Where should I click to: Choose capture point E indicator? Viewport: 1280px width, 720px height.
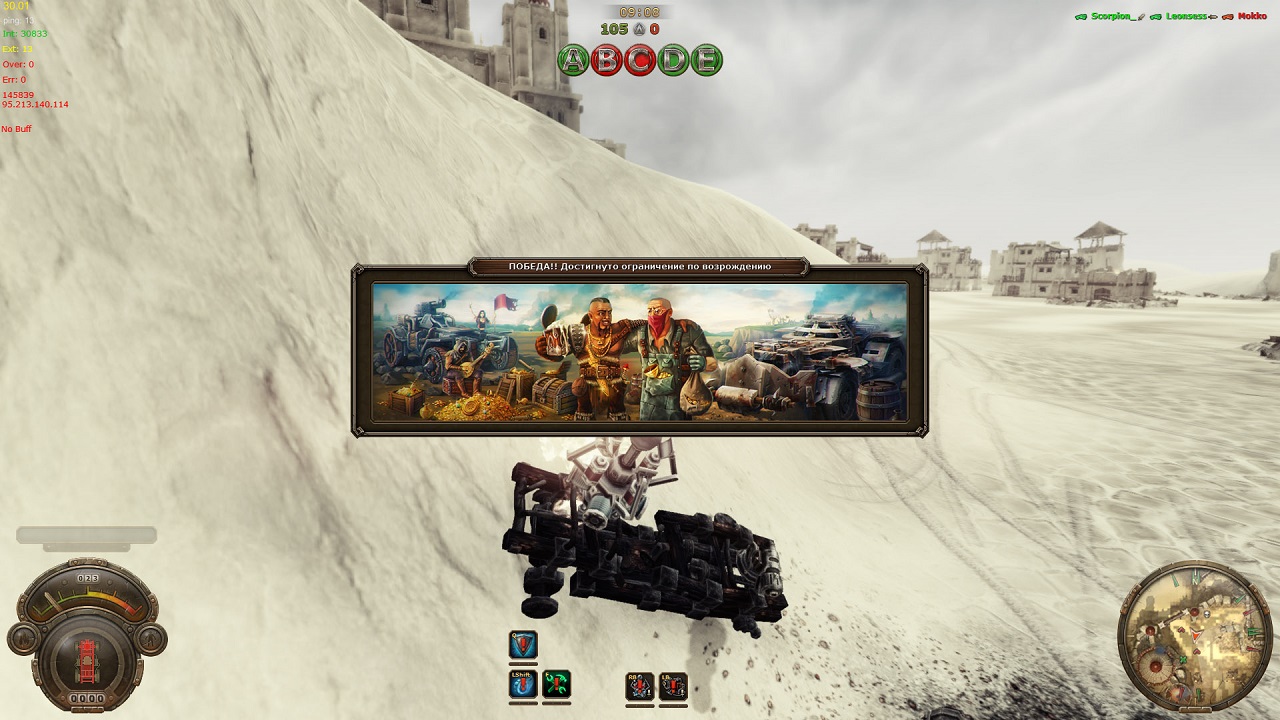point(706,60)
